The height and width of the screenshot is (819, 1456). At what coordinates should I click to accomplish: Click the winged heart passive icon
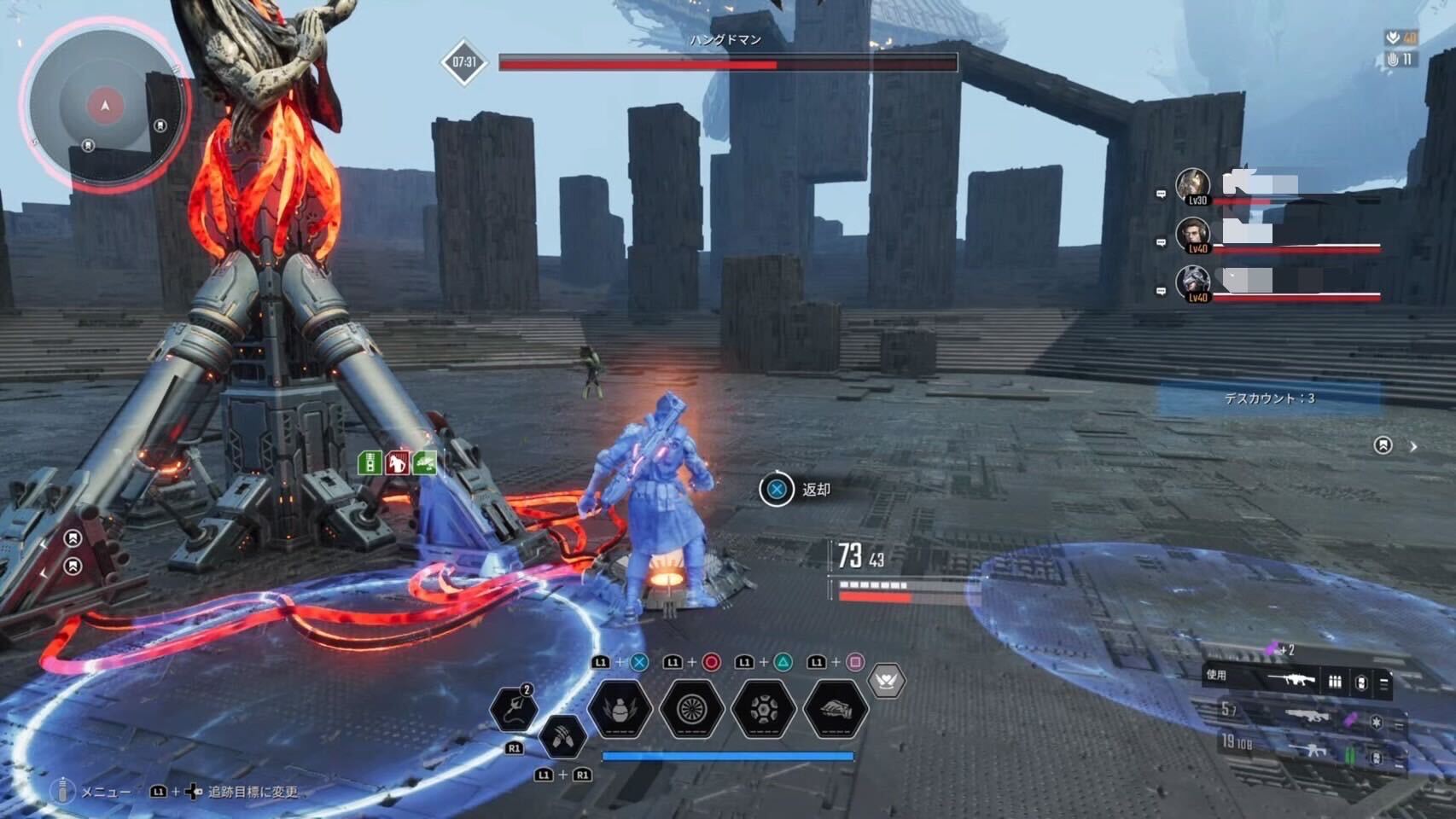pos(886,681)
